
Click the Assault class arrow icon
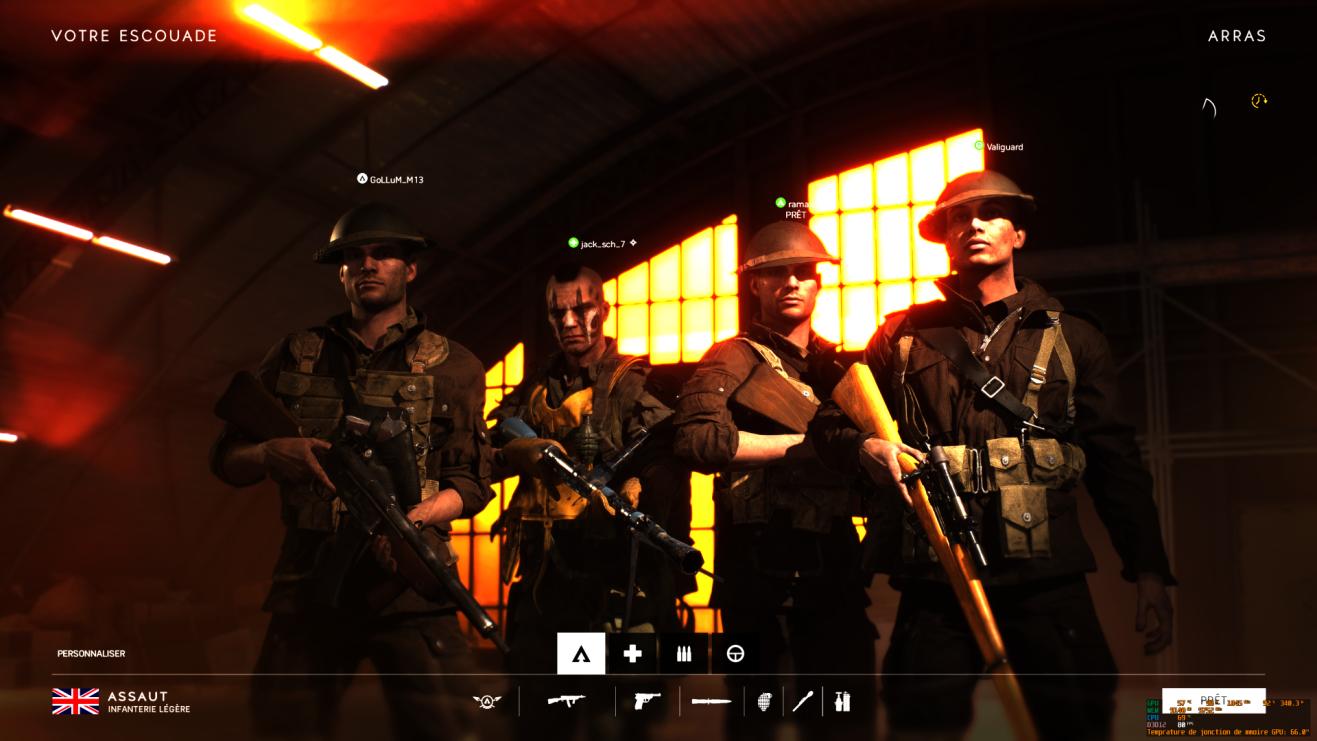[581, 656]
